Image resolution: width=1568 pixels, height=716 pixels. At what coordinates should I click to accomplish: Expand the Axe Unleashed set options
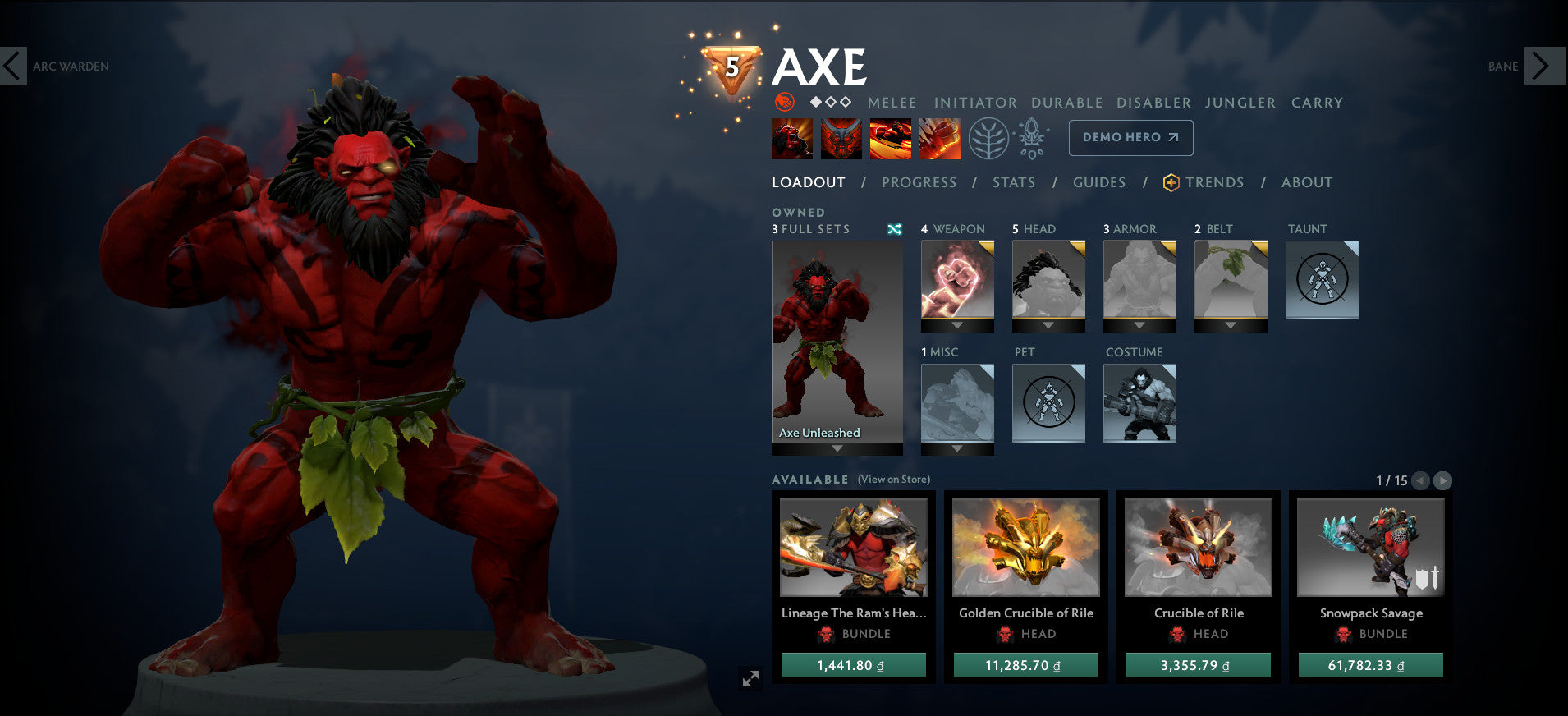tap(836, 447)
